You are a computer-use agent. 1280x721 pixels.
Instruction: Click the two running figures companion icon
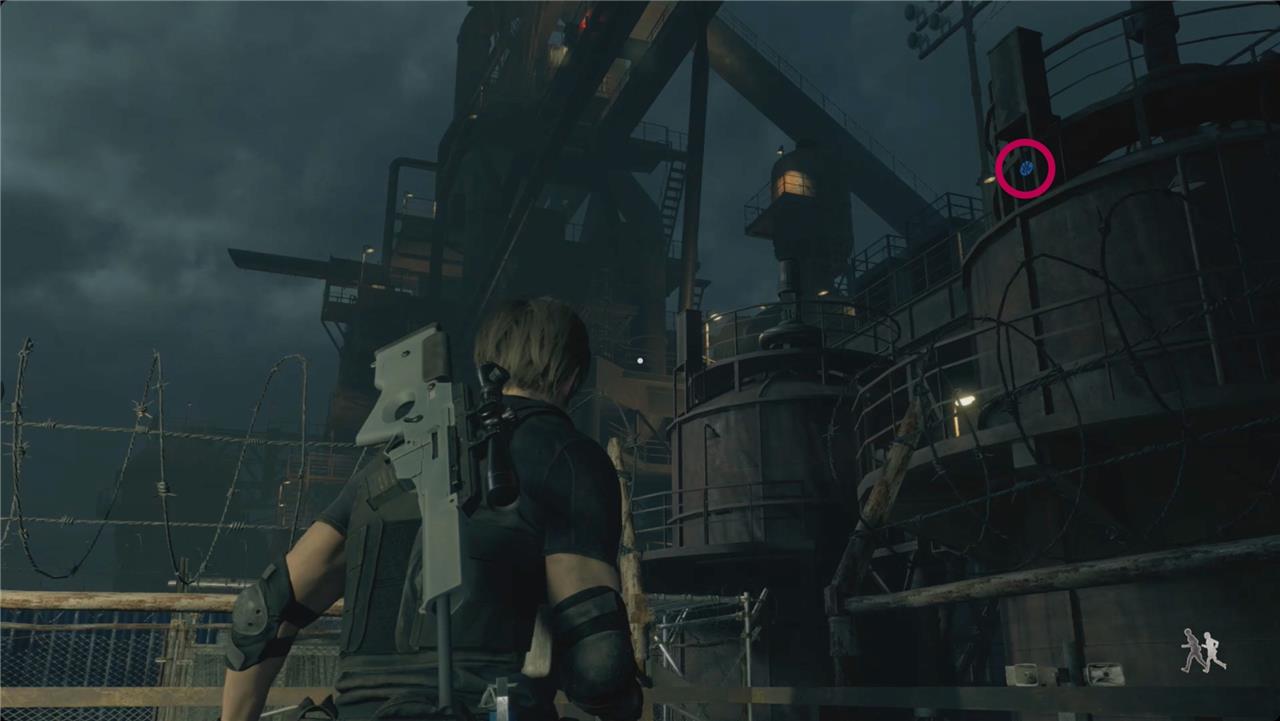click(1202, 651)
